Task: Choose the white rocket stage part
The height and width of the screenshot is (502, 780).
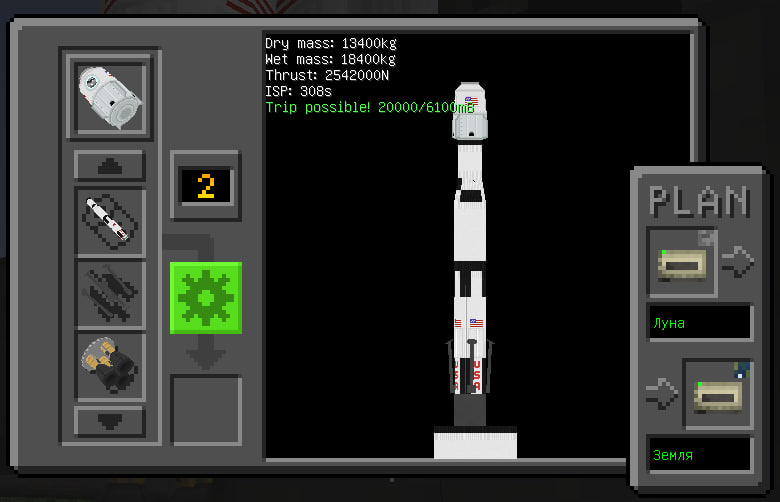Action: [109, 221]
